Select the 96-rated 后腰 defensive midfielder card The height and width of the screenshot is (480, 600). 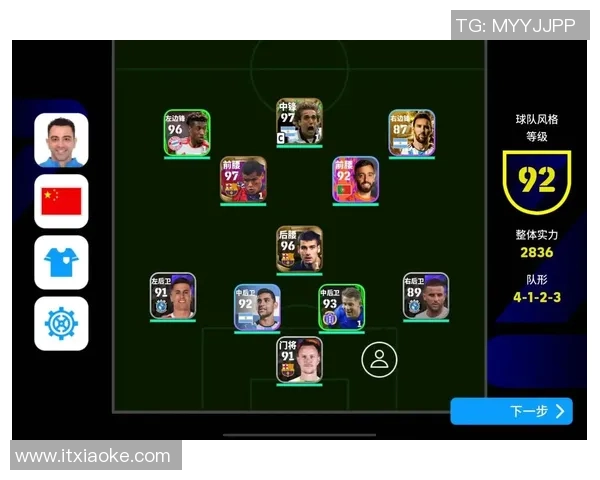300,249
